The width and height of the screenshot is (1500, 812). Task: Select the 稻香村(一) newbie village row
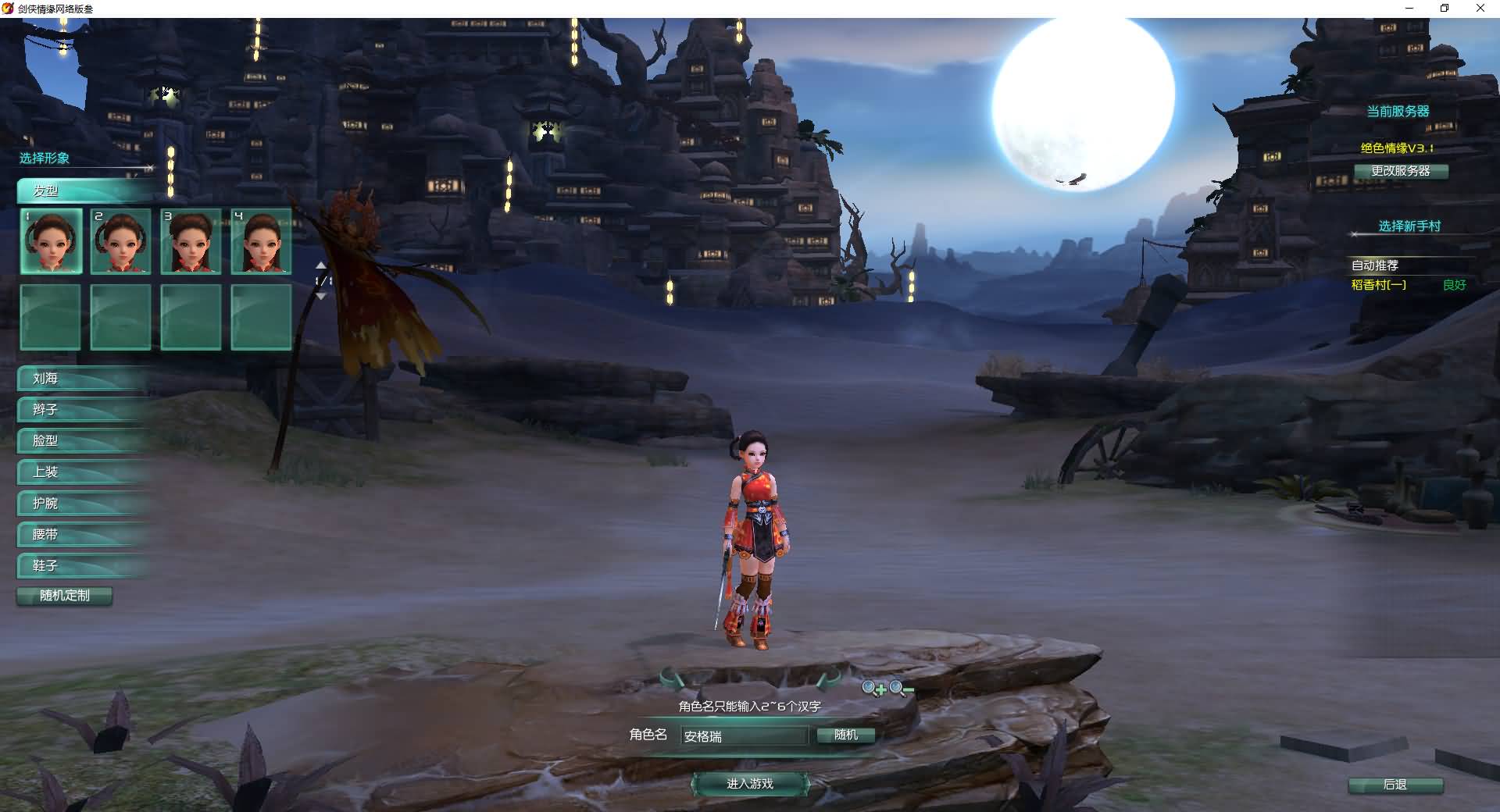[x=1406, y=285]
